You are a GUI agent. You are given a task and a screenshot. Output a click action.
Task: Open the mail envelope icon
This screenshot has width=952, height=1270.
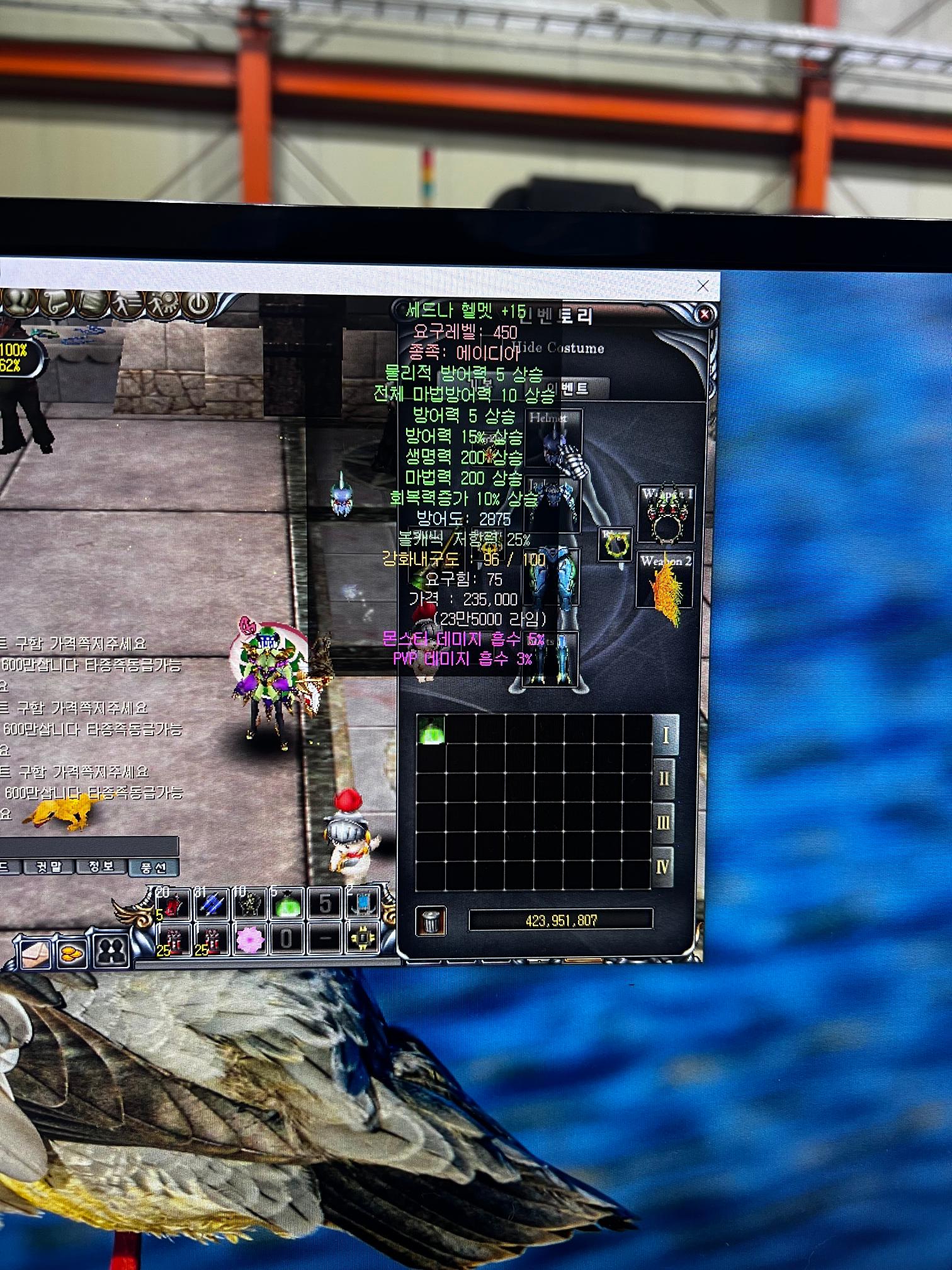(36, 952)
